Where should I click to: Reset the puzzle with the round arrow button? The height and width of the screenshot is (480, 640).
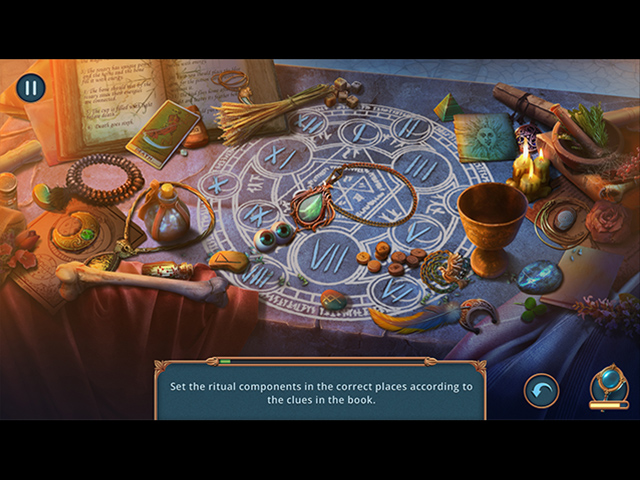tap(541, 389)
